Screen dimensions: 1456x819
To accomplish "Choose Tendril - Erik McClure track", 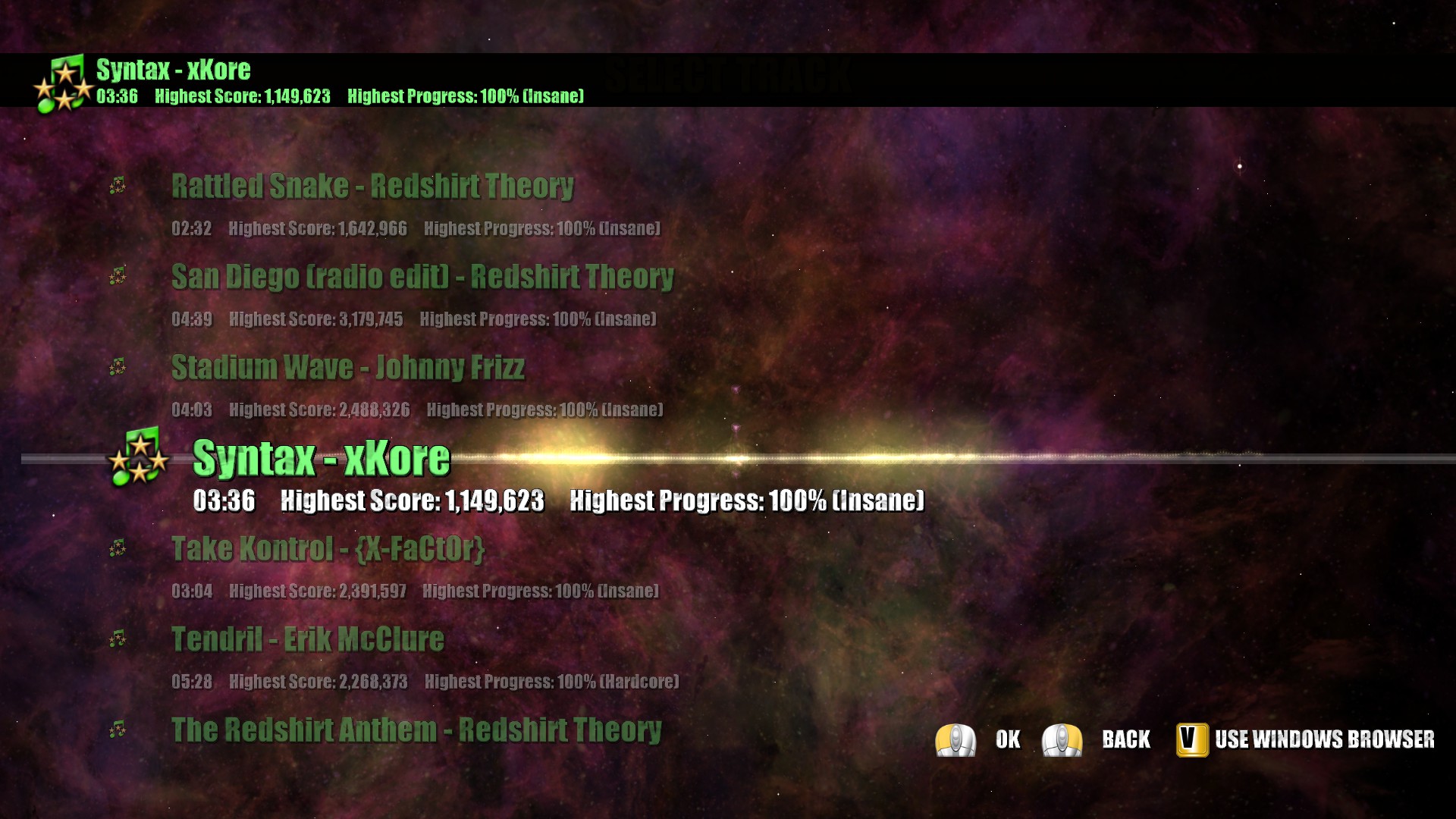I will coord(307,640).
